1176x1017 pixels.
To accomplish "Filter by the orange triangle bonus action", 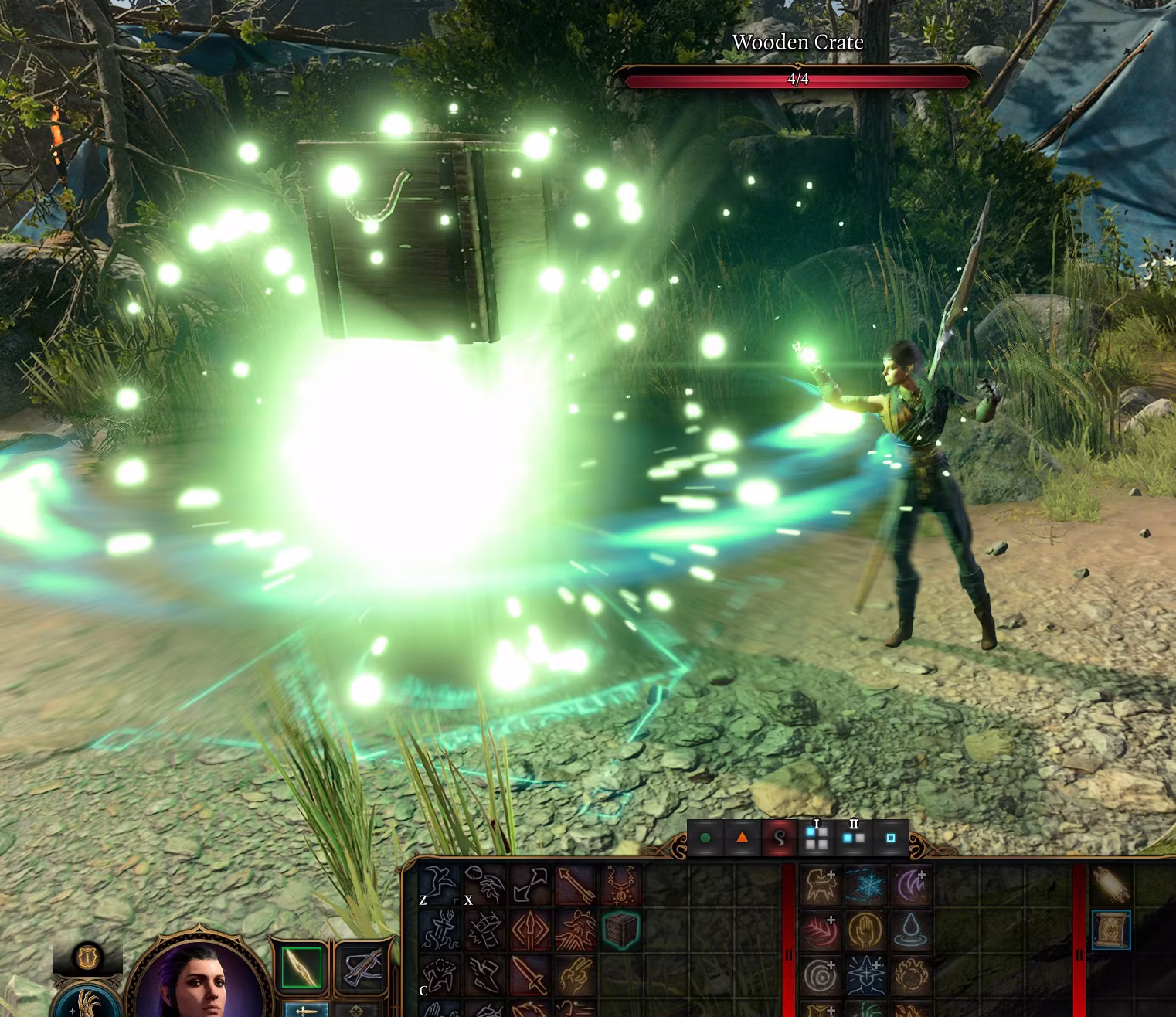I will tap(742, 838).
